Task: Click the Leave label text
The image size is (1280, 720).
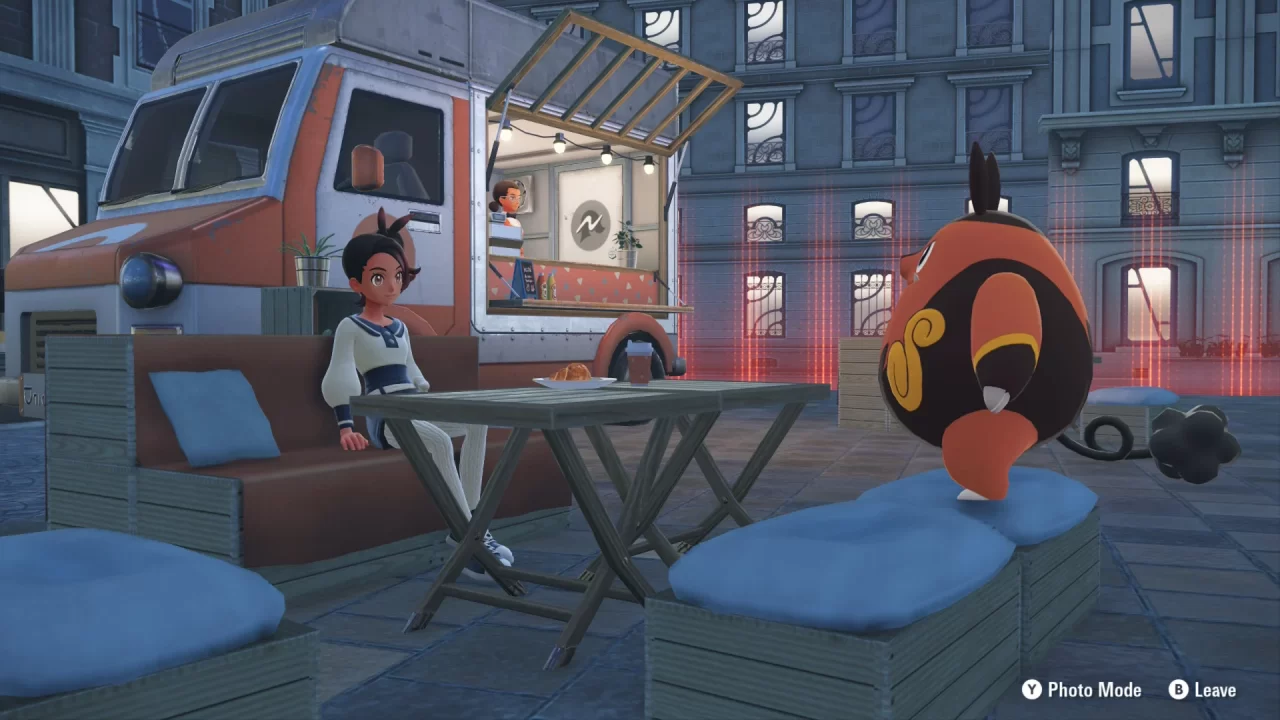Action: coord(1215,690)
